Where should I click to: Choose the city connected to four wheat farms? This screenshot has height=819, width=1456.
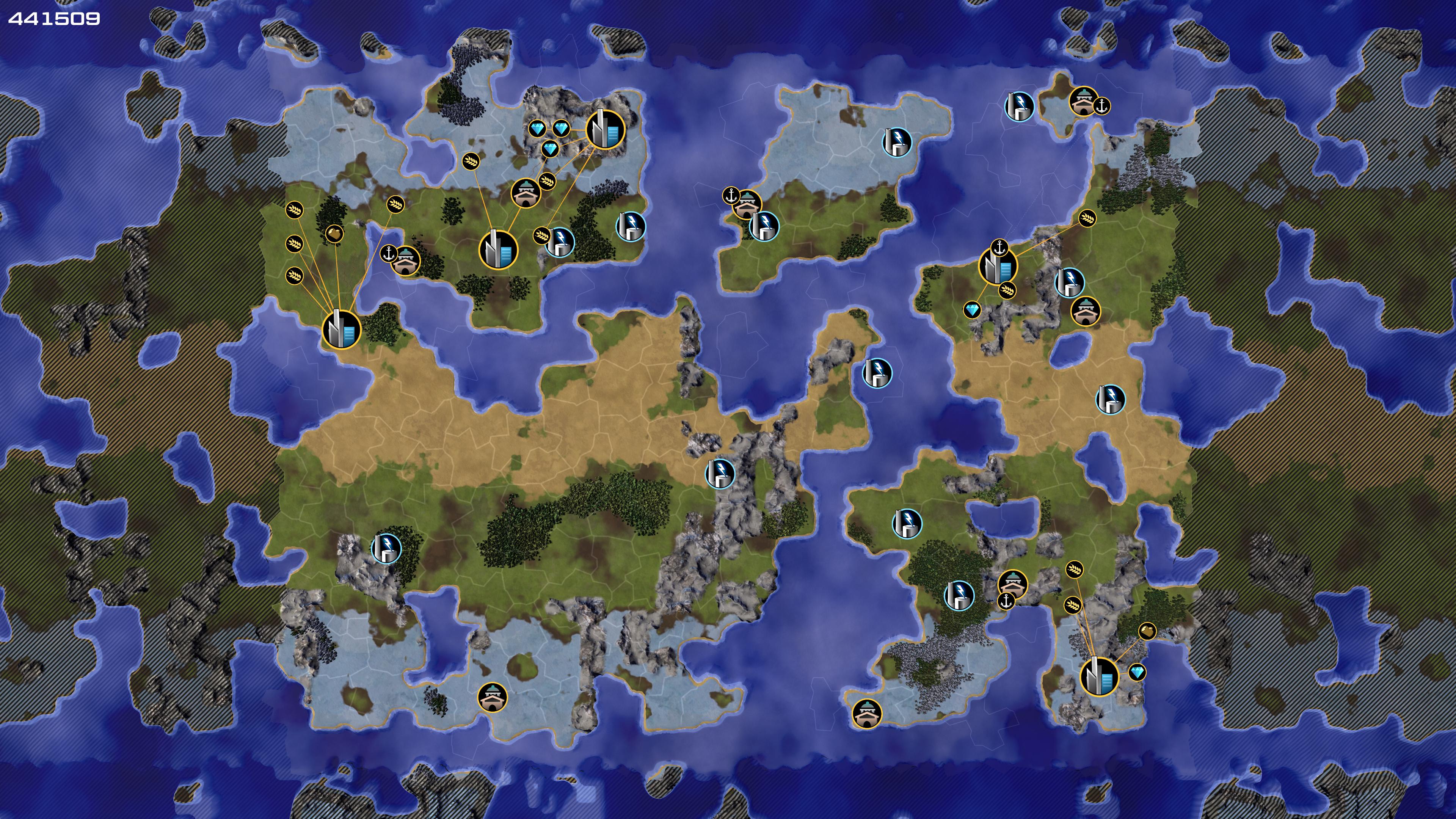341,329
